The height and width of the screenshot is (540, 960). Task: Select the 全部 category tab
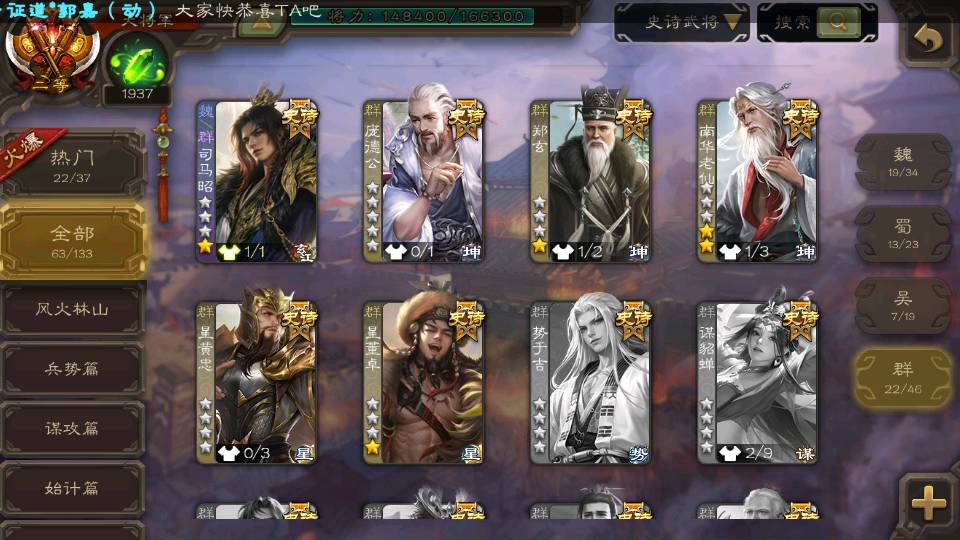73,239
